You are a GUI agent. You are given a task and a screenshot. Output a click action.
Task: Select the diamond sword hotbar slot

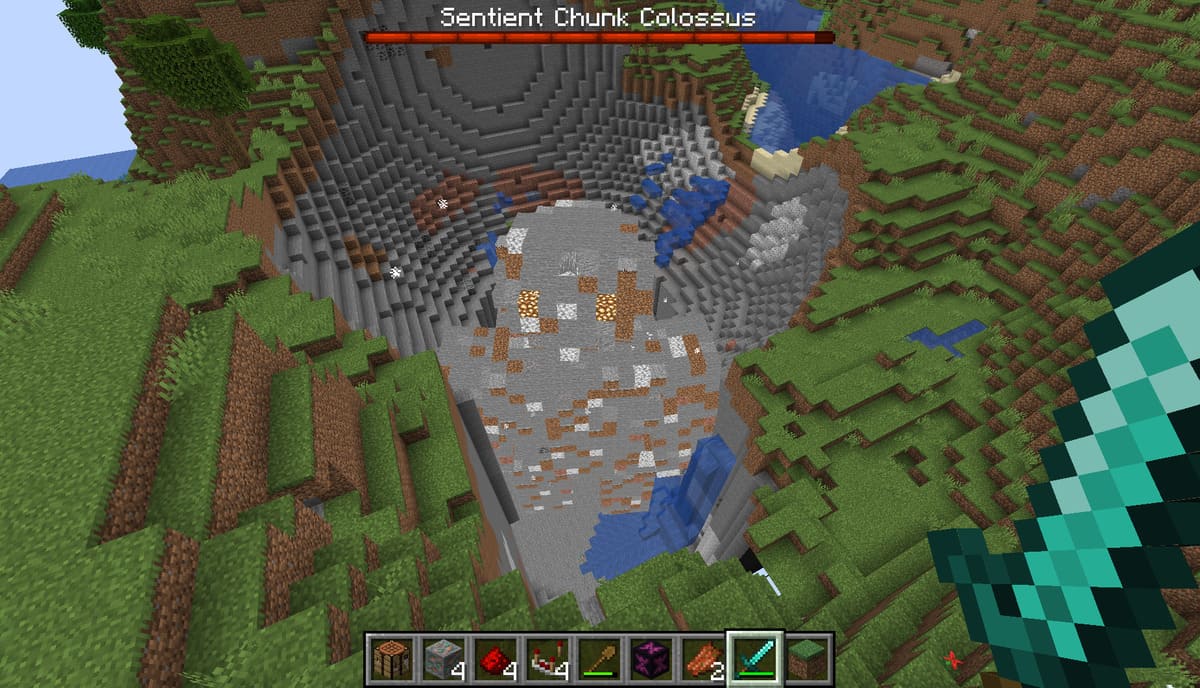(x=753, y=659)
